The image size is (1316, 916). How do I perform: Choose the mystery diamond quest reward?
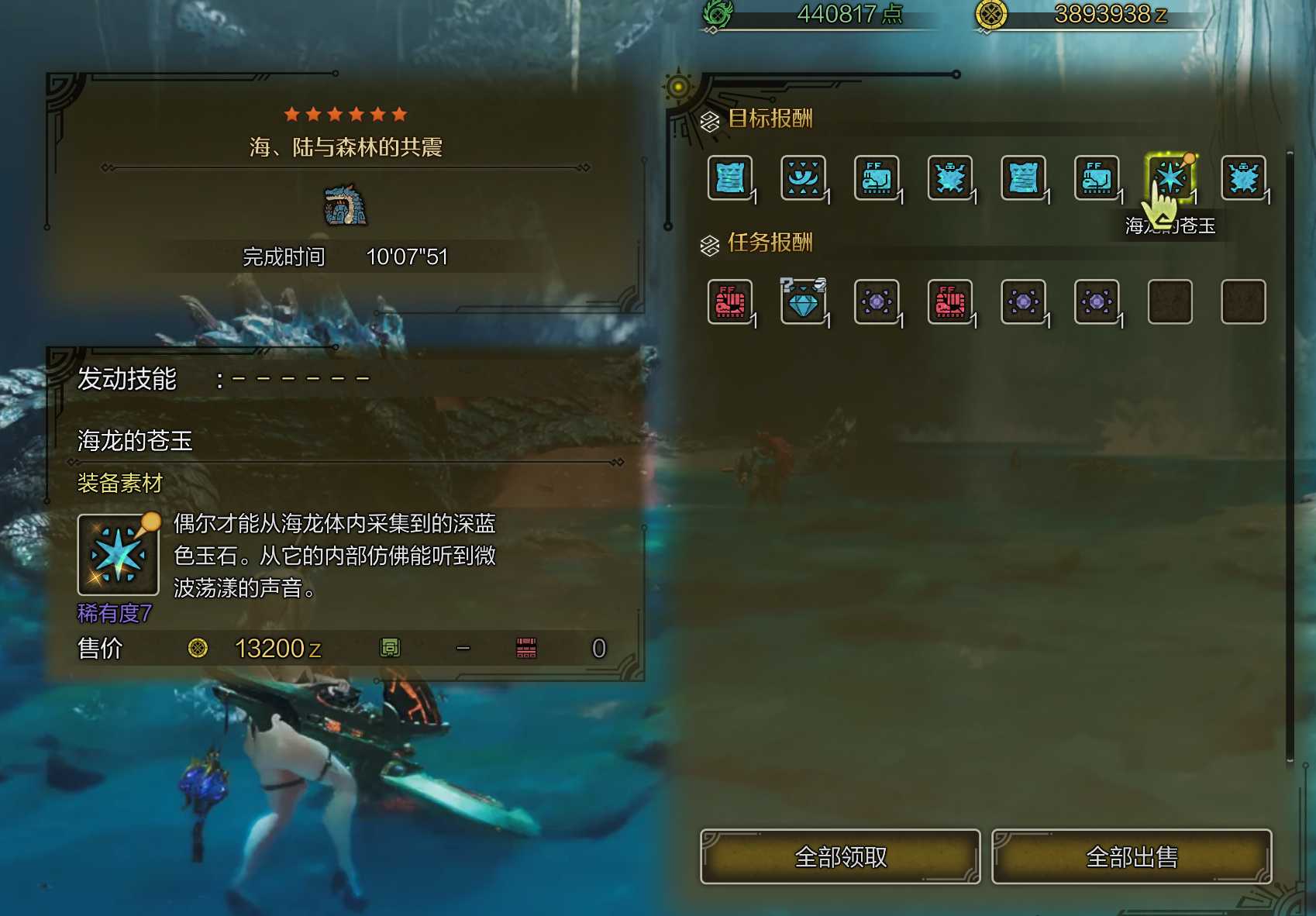pyautogui.click(x=803, y=301)
